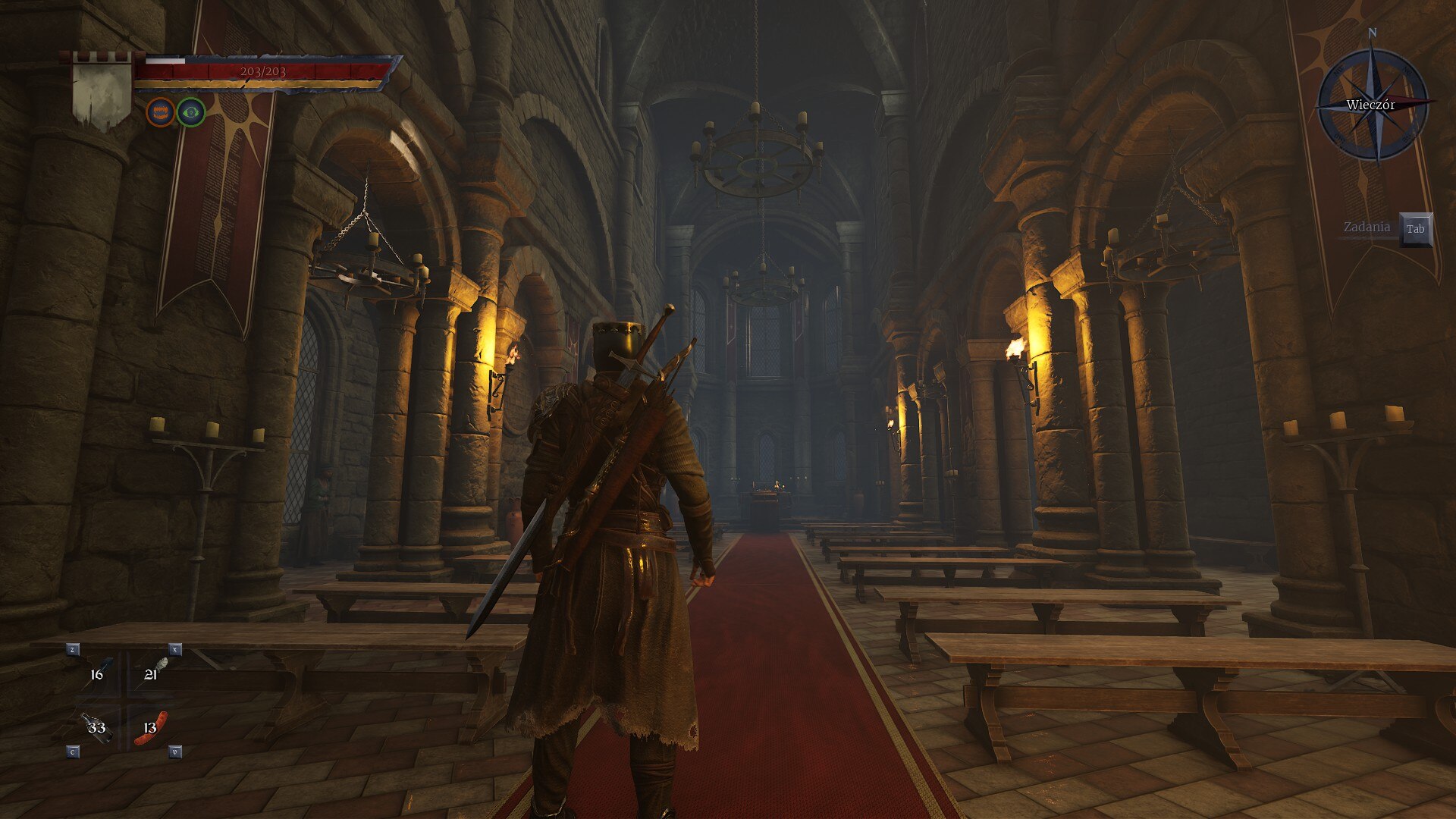Click the green eye status icon
The width and height of the screenshot is (1456, 819).
pos(191,112)
